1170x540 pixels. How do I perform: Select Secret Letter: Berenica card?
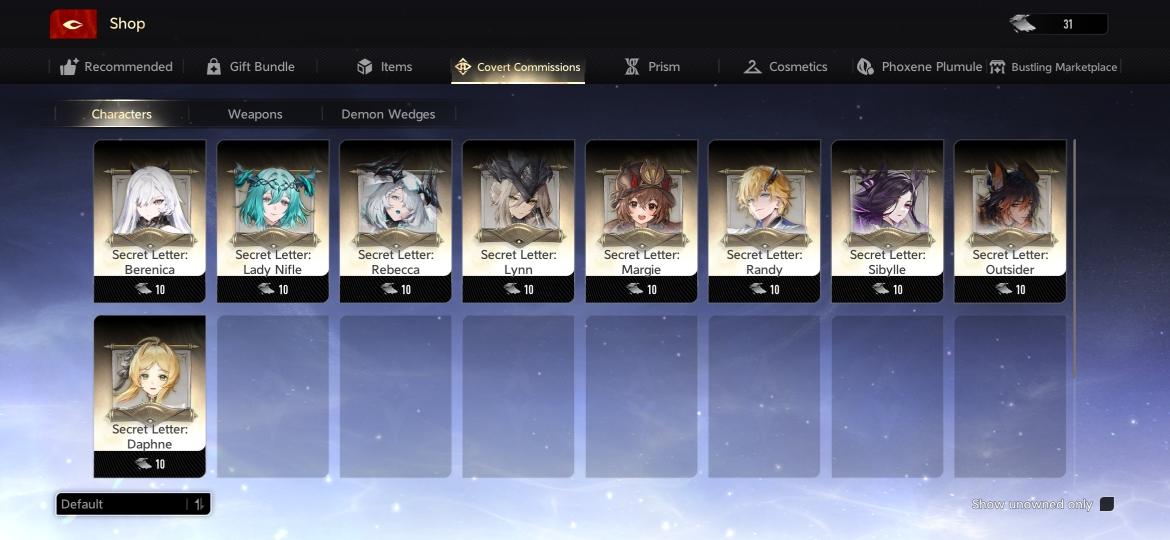point(150,220)
